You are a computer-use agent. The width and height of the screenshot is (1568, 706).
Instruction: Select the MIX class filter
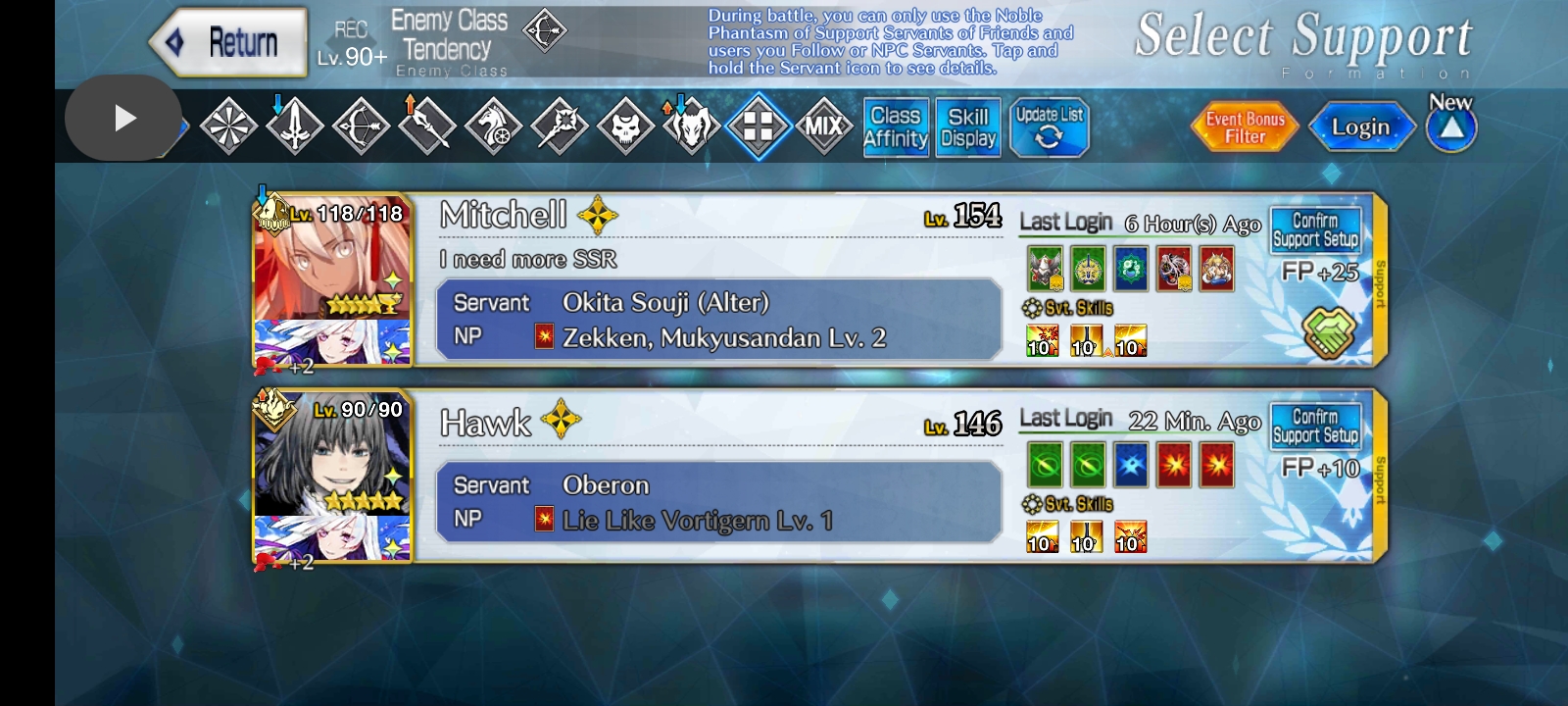click(x=824, y=126)
